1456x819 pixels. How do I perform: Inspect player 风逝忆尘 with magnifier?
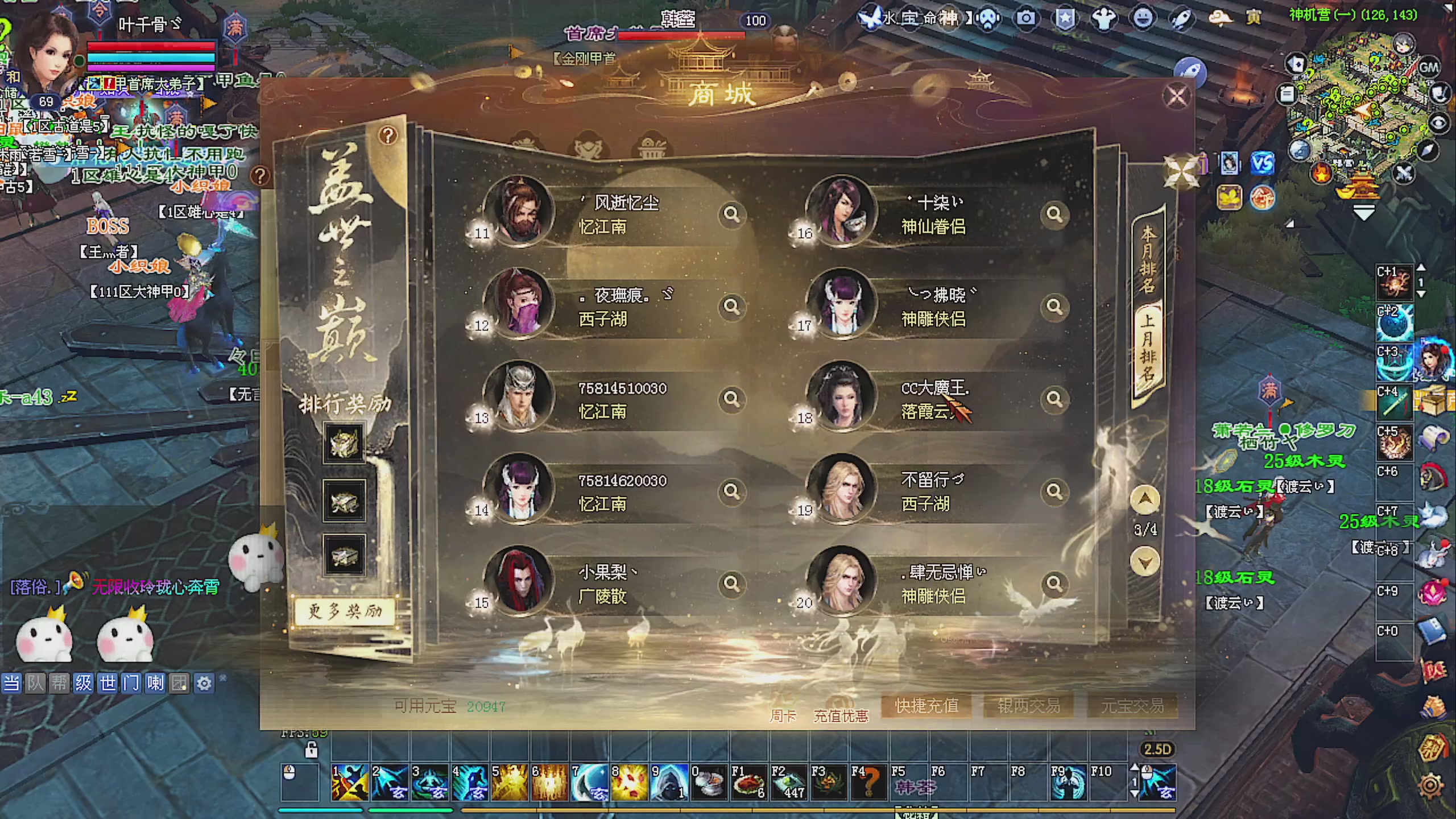(x=731, y=214)
